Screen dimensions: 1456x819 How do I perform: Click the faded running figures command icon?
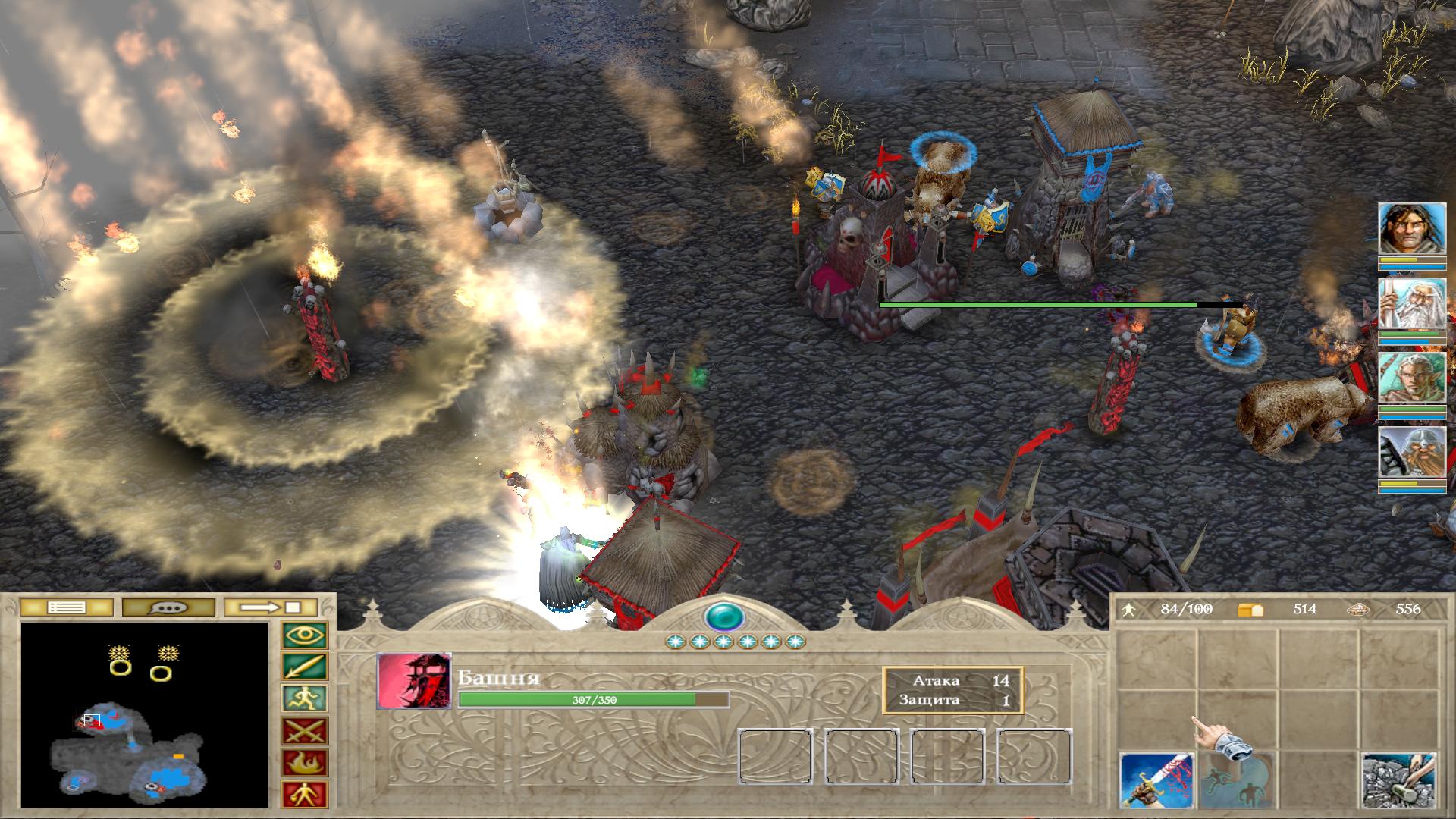click(1237, 780)
